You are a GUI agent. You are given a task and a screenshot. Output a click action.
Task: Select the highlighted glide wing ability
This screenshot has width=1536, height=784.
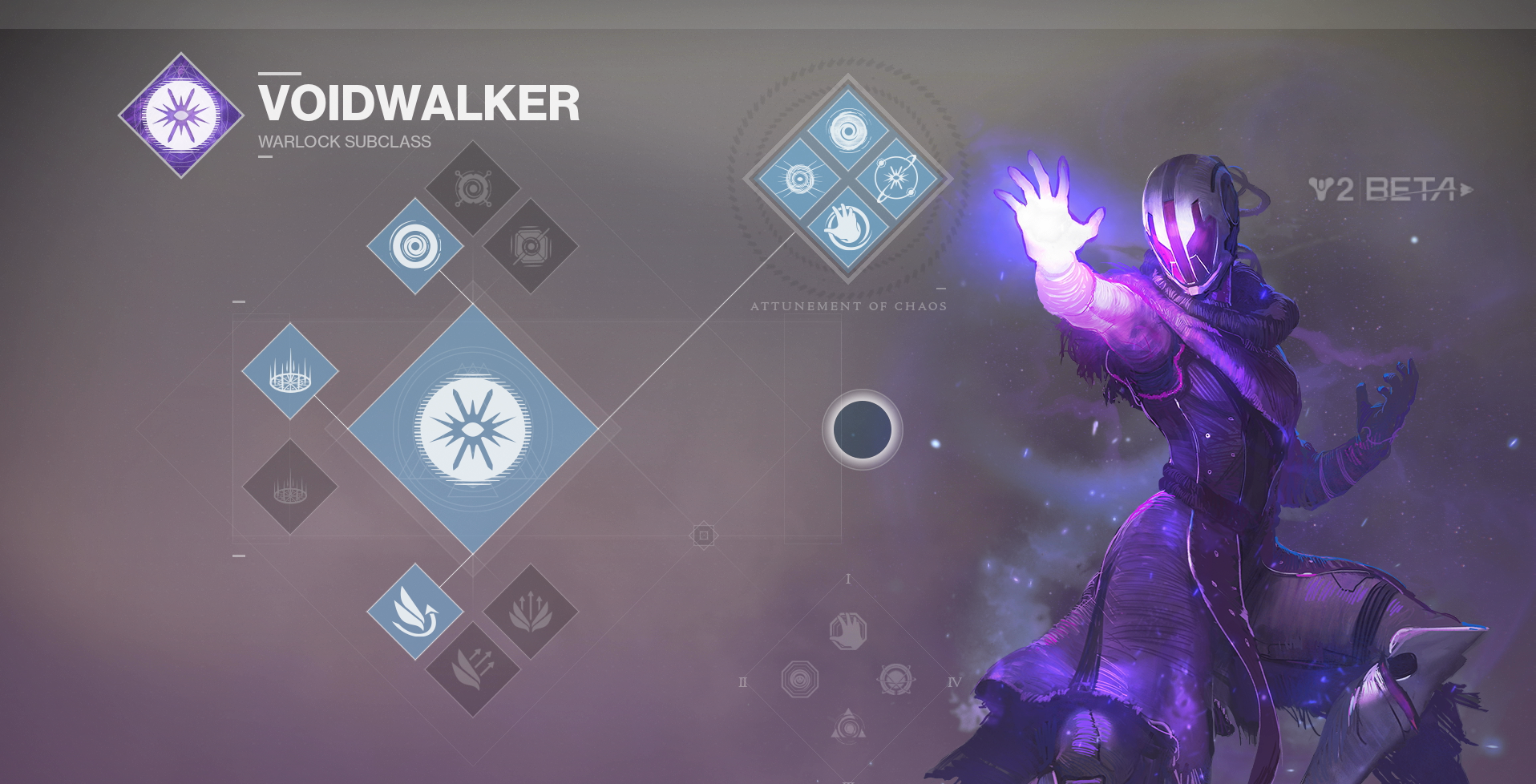pyautogui.click(x=415, y=612)
